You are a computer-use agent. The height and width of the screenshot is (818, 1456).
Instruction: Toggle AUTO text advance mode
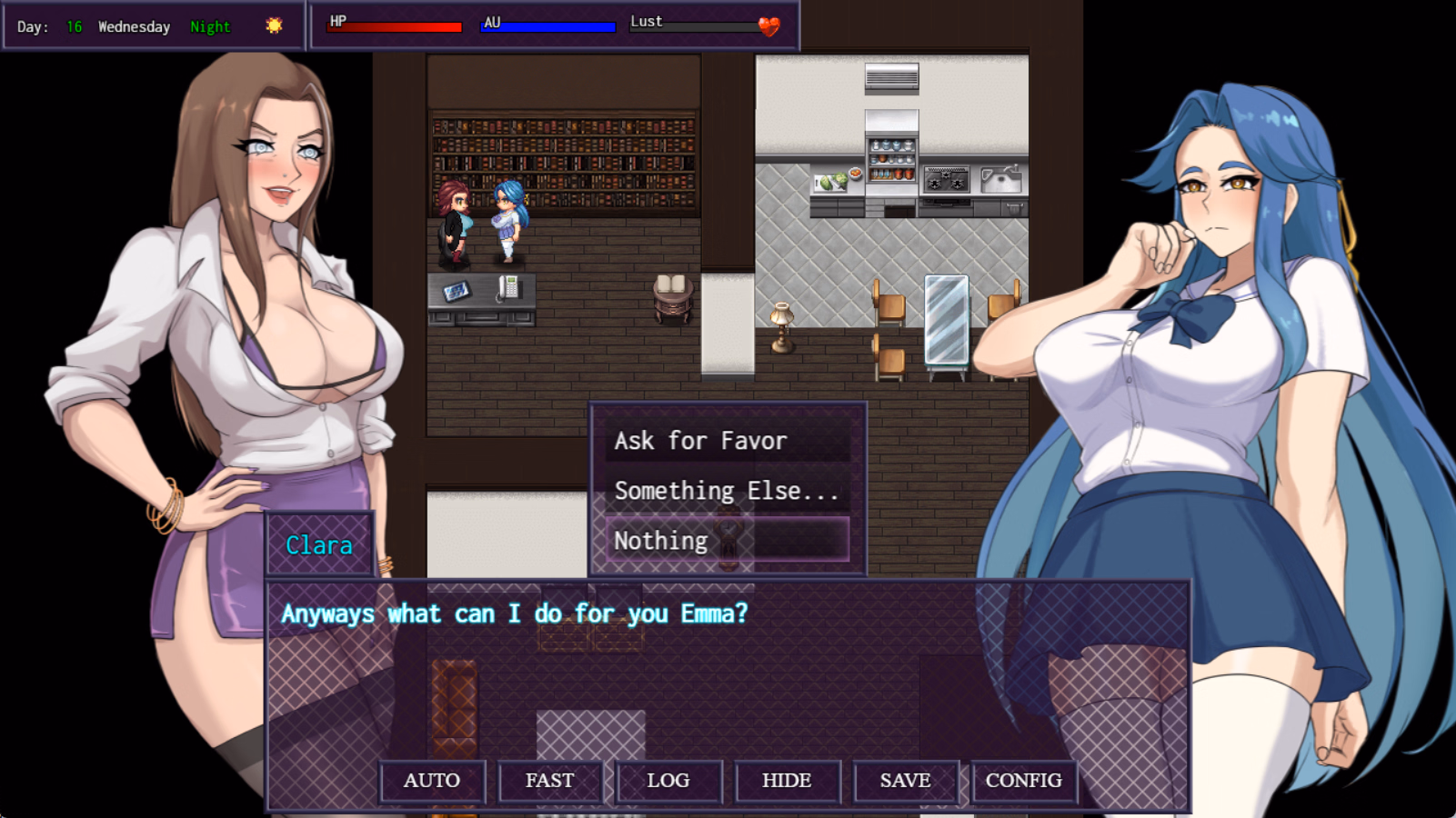click(x=432, y=780)
